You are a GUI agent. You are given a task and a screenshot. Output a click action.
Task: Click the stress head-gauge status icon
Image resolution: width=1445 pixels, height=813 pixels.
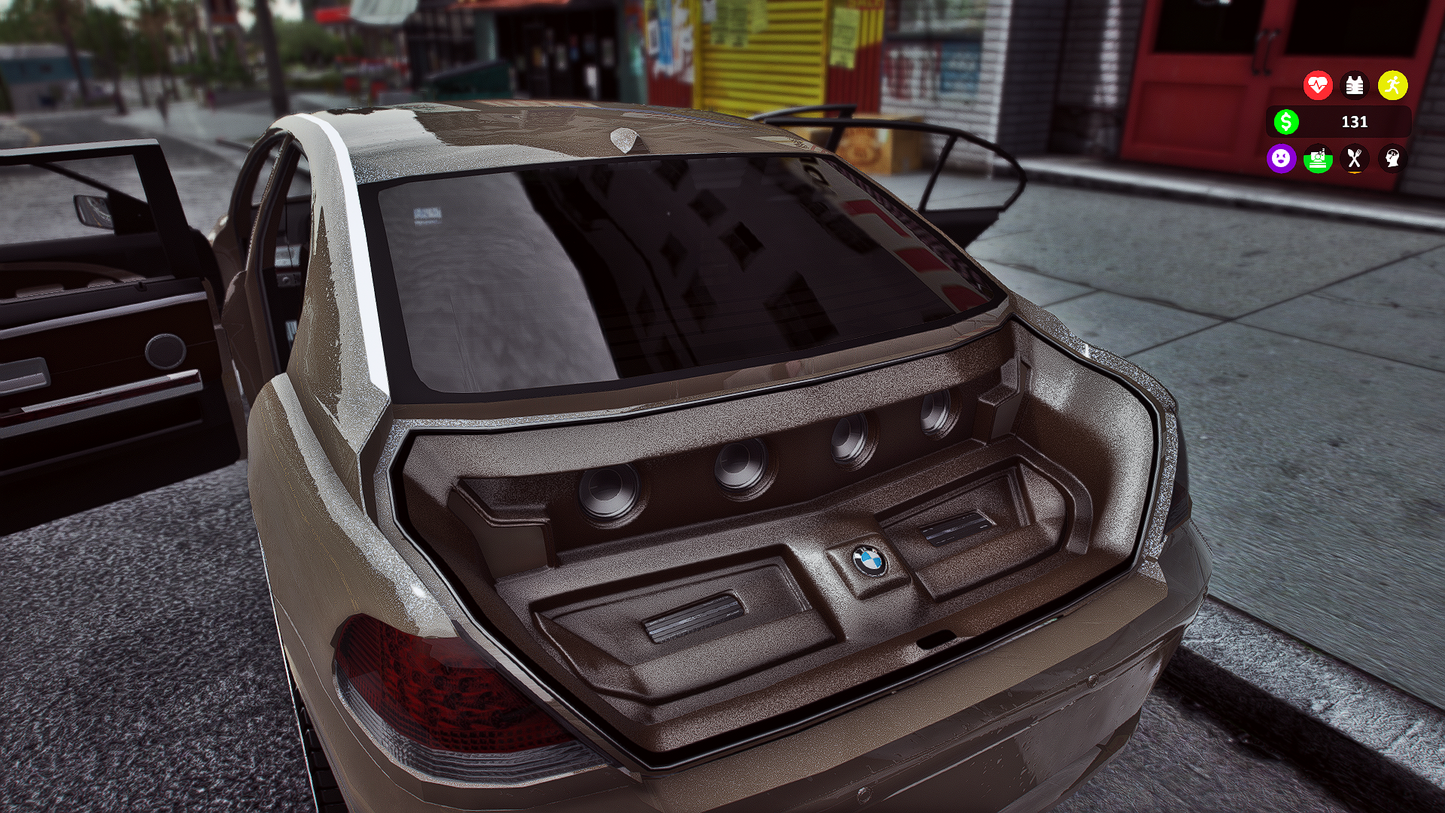click(1392, 159)
